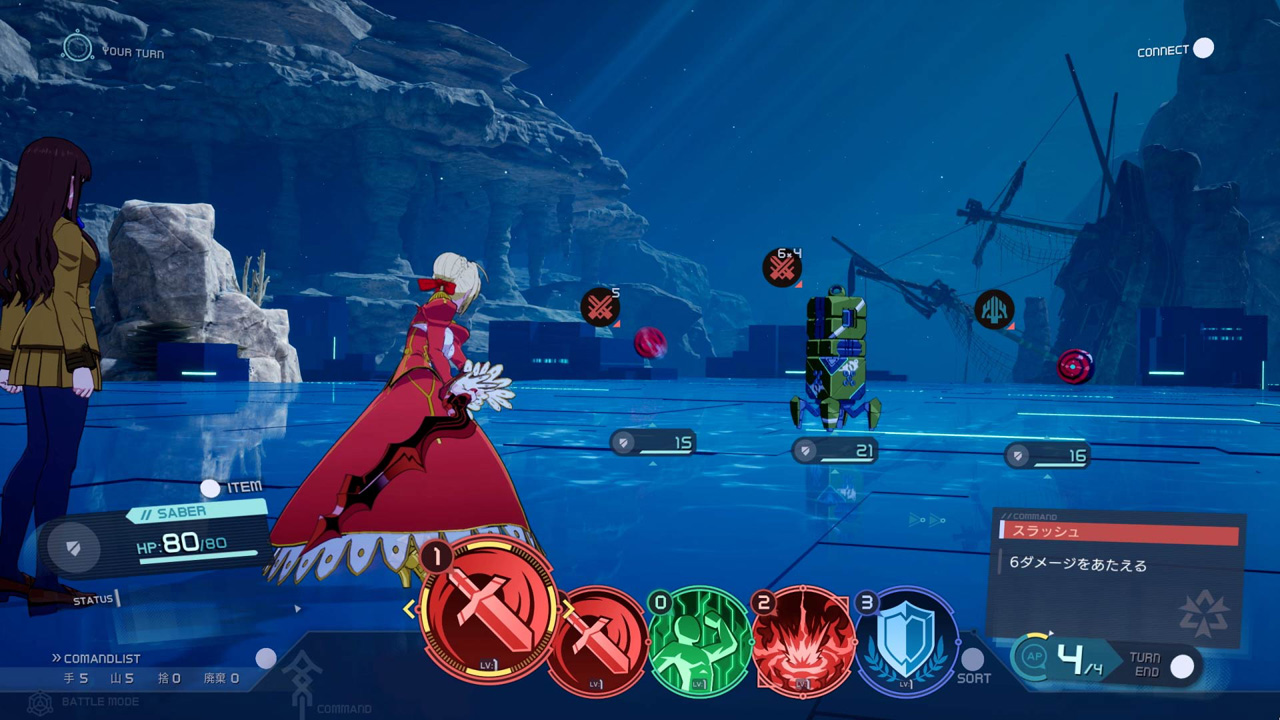Open the STATUS screen
The height and width of the screenshot is (720, 1280).
(93, 598)
